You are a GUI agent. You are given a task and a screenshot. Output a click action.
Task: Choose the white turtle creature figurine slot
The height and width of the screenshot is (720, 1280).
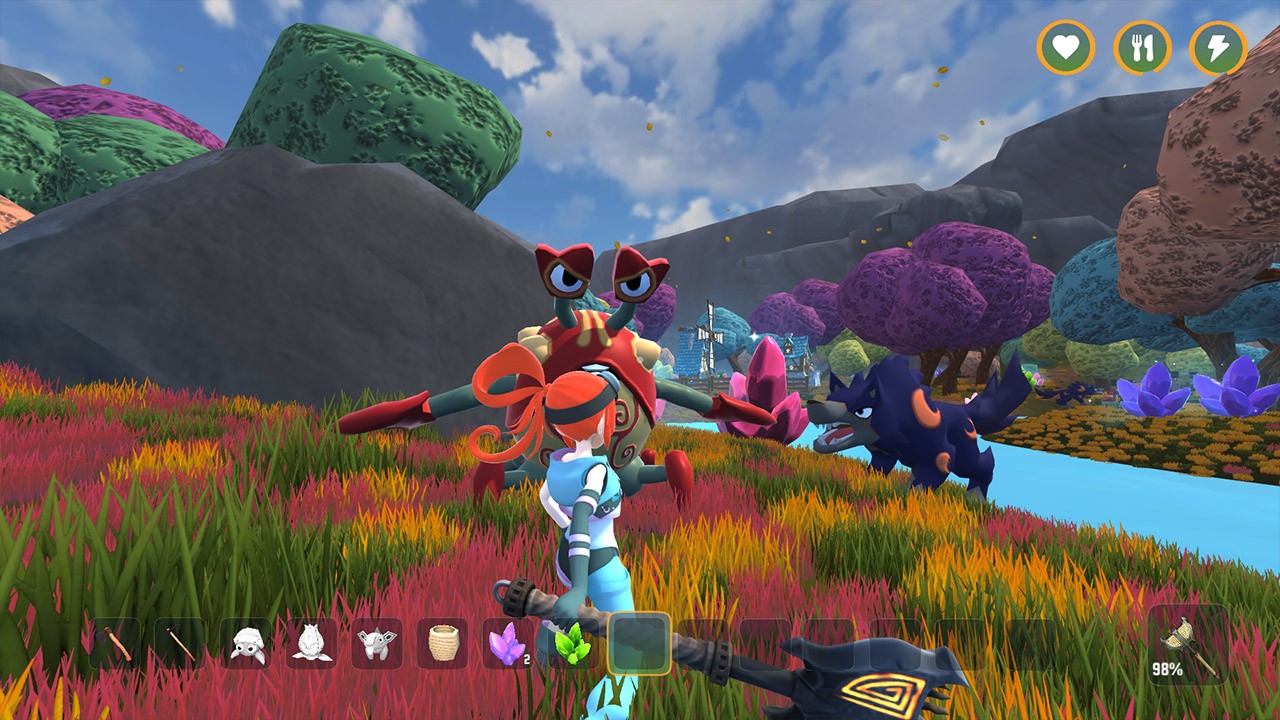247,643
